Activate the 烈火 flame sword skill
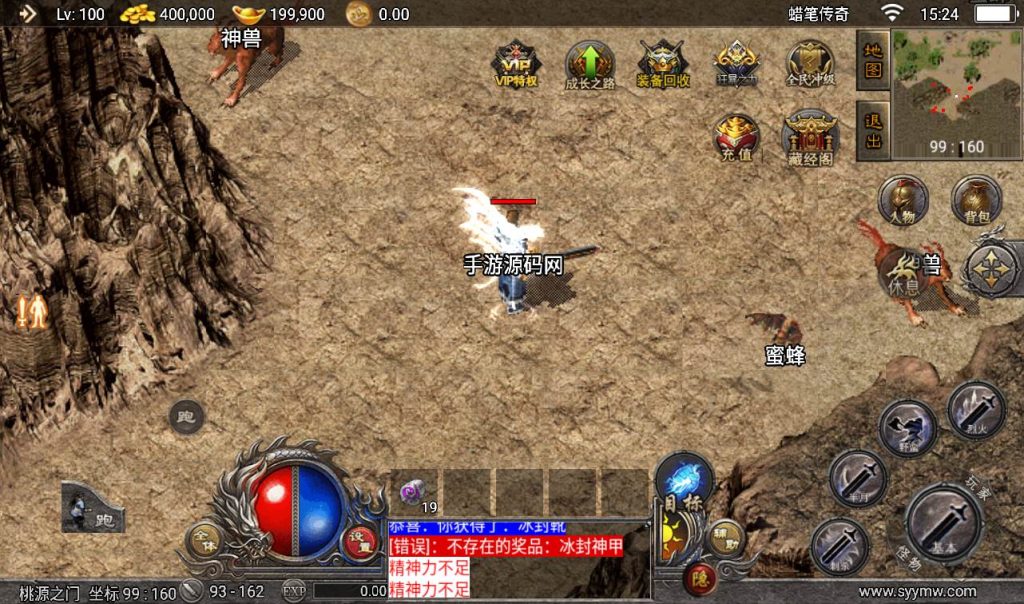1024x604 pixels. pos(976,410)
